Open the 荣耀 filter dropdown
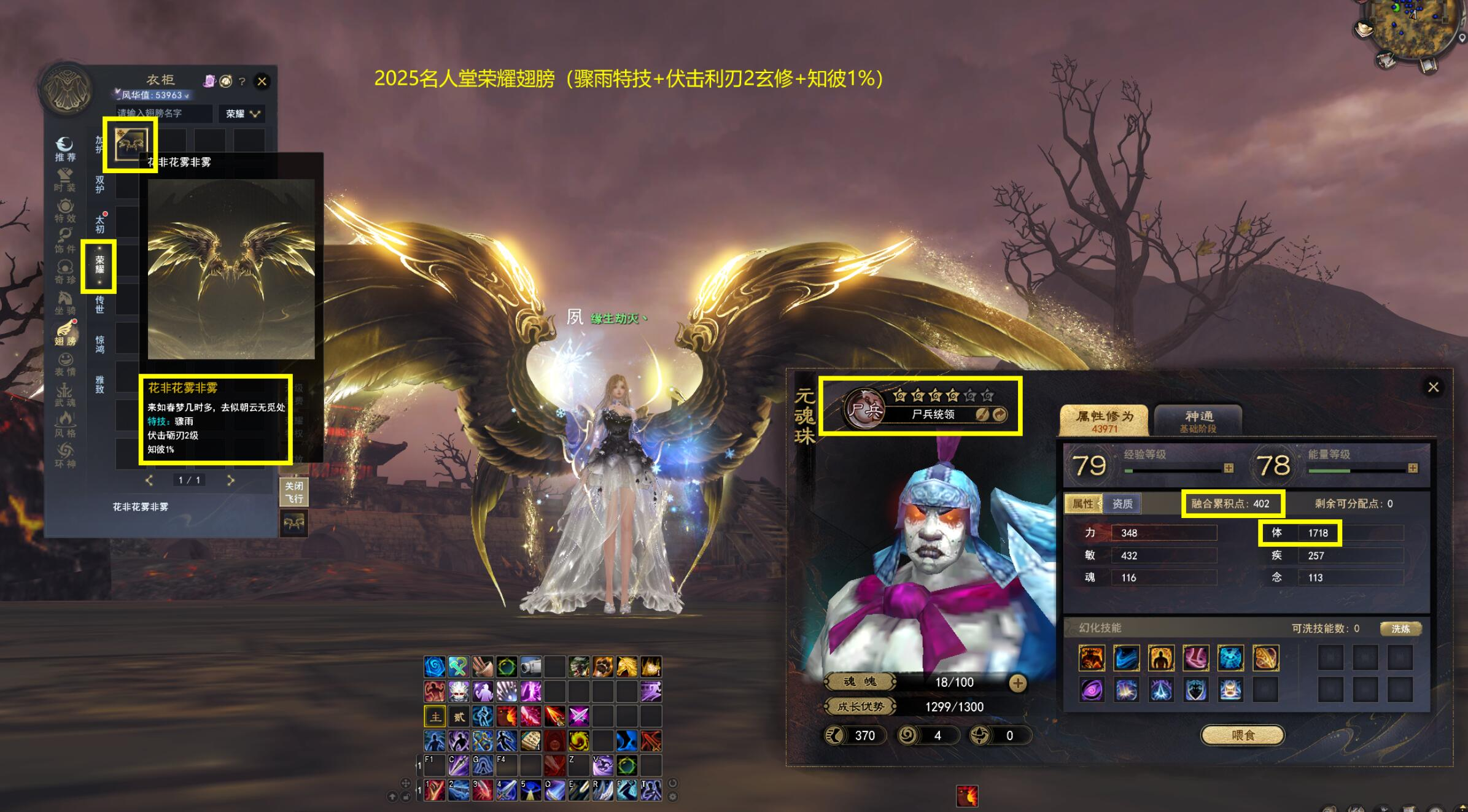The image size is (1468, 812). [243, 114]
